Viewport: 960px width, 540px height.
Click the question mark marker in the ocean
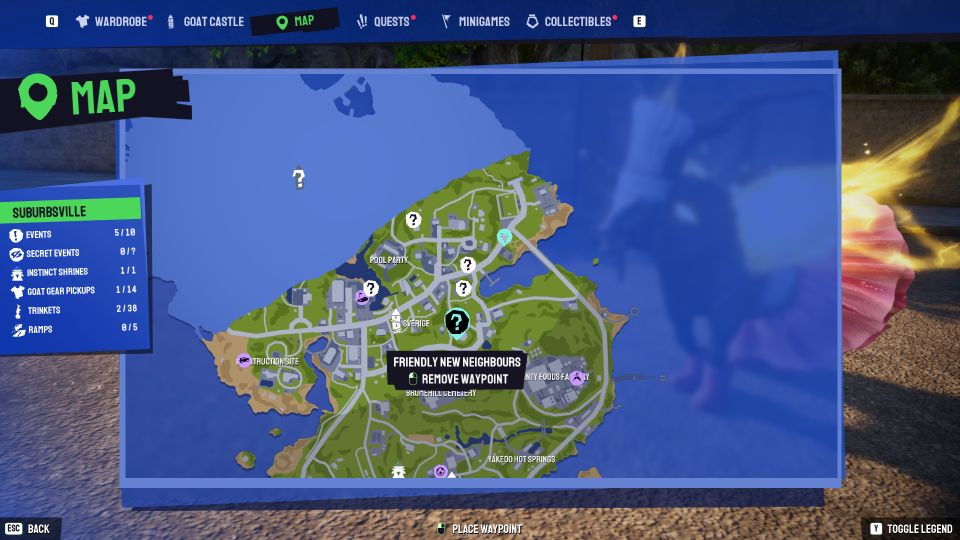click(x=298, y=178)
